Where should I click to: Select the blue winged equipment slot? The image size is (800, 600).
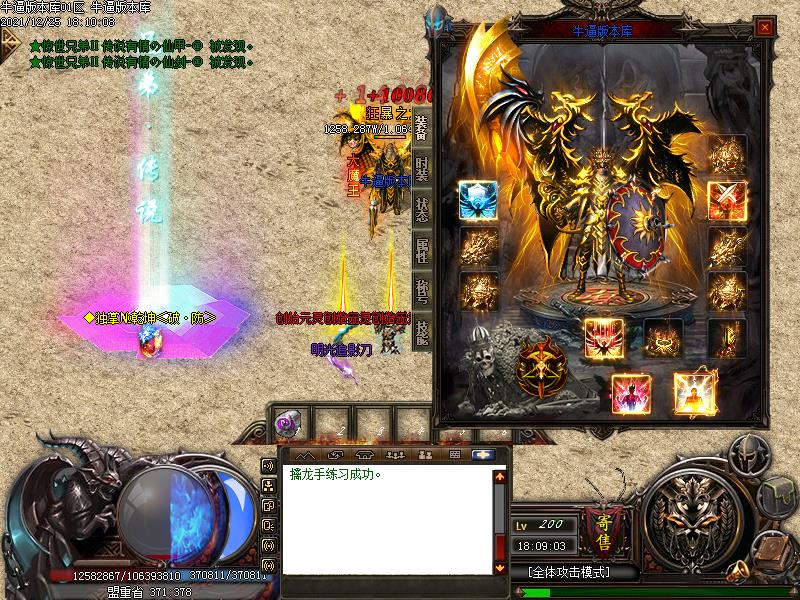(477, 201)
